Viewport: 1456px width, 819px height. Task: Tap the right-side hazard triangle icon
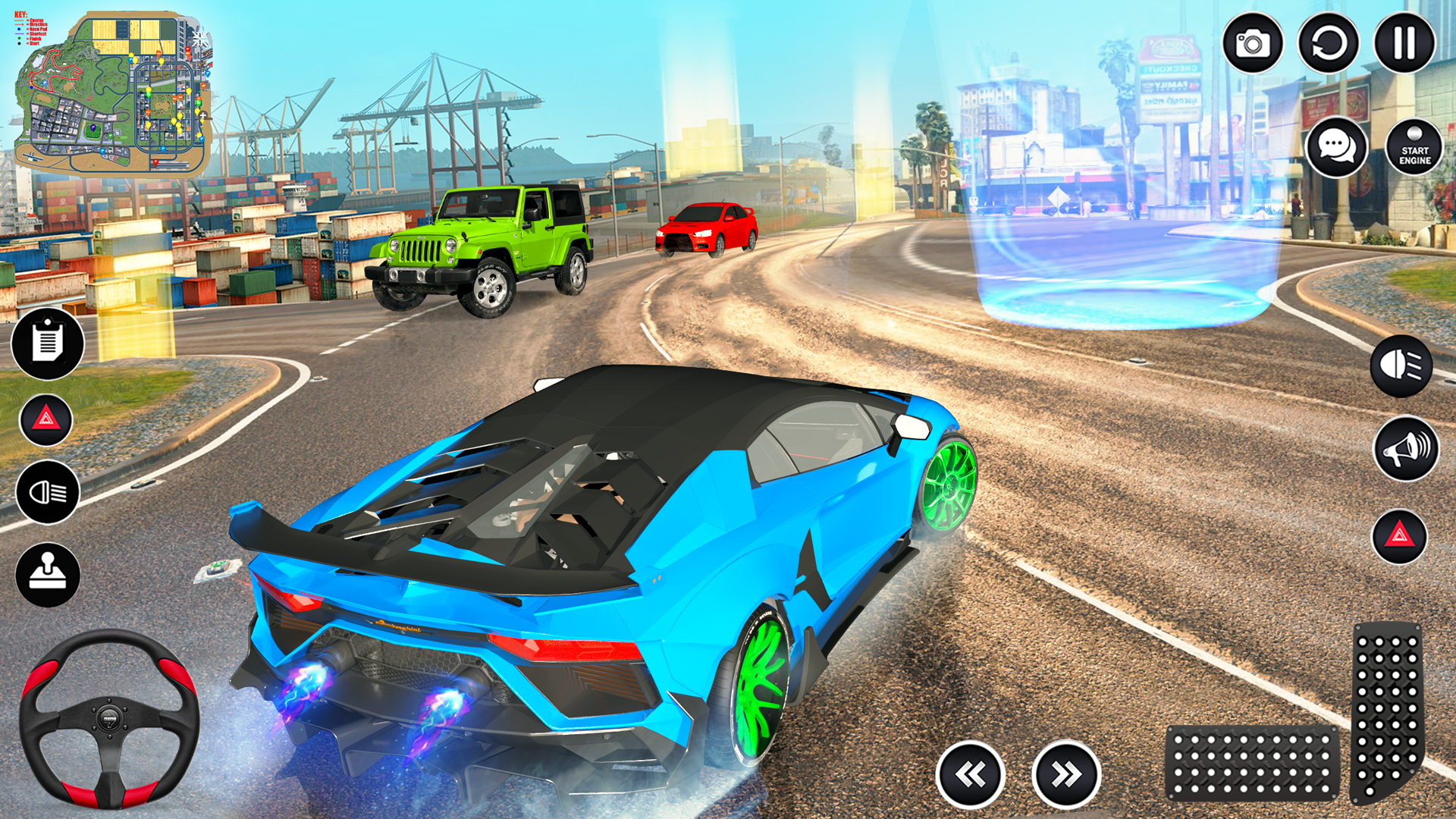pyautogui.click(x=1399, y=531)
